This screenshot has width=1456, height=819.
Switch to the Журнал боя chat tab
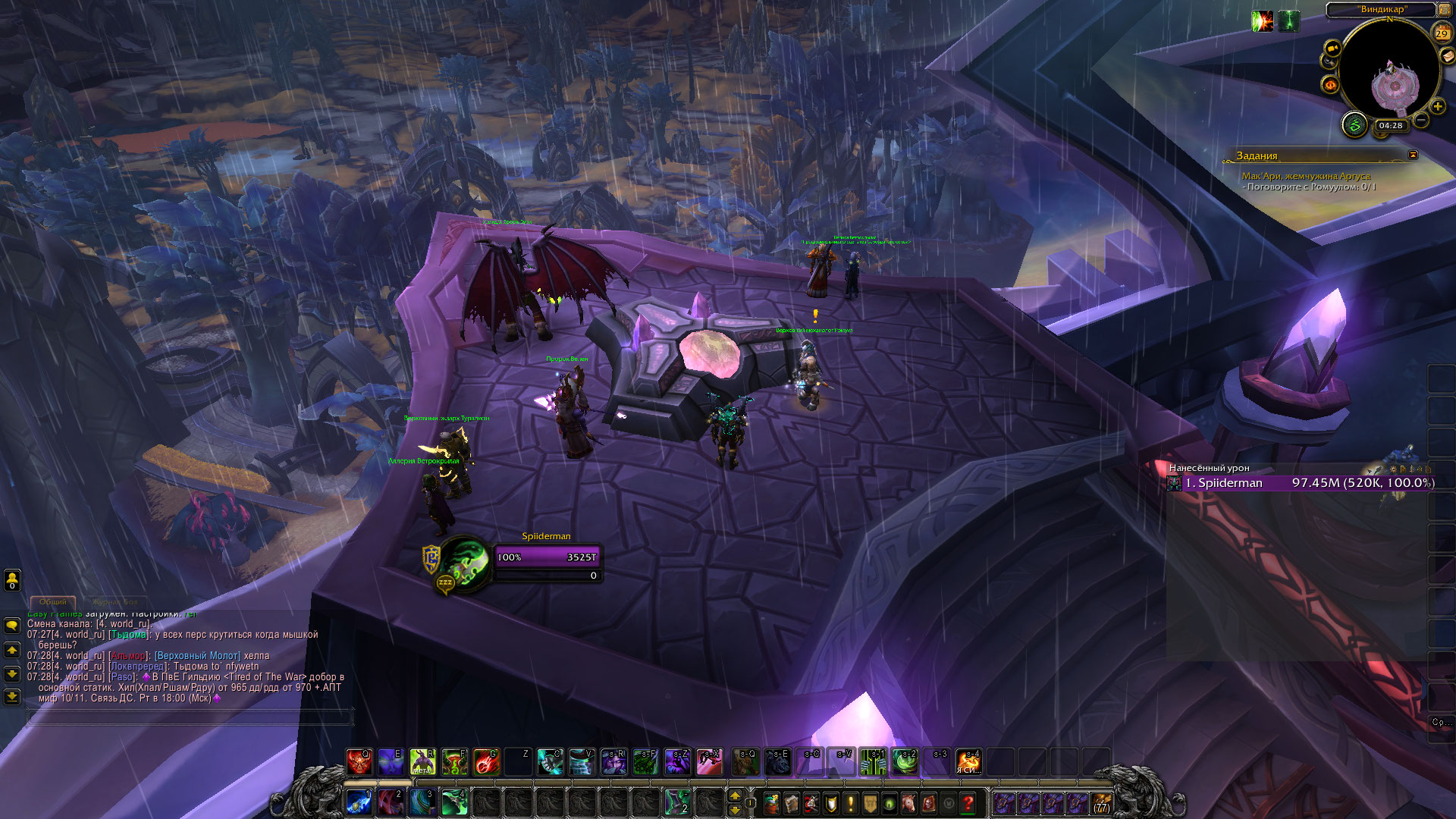(115, 602)
